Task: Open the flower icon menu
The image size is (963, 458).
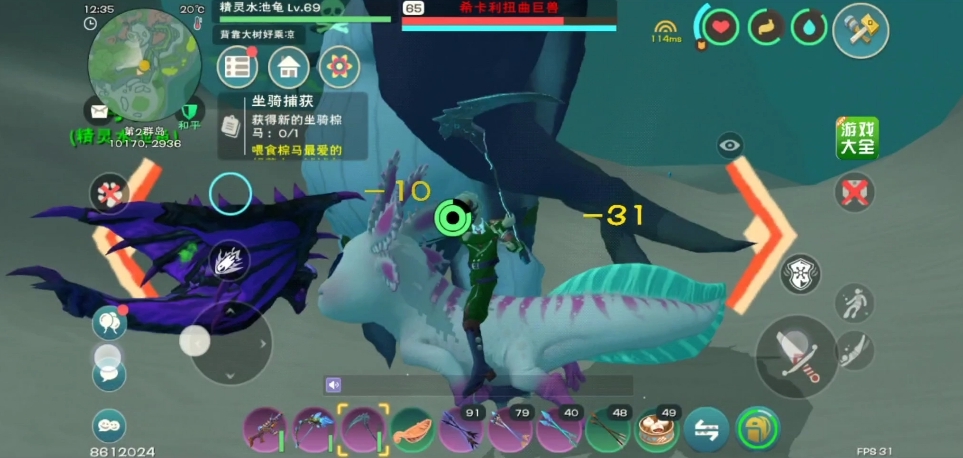Action: (340, 67)
